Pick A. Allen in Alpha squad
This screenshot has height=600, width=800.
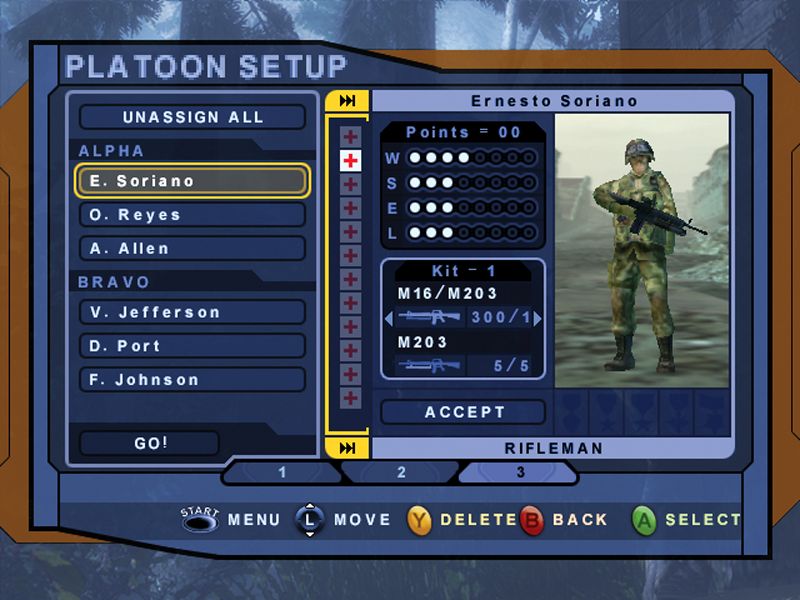point(192,248)
